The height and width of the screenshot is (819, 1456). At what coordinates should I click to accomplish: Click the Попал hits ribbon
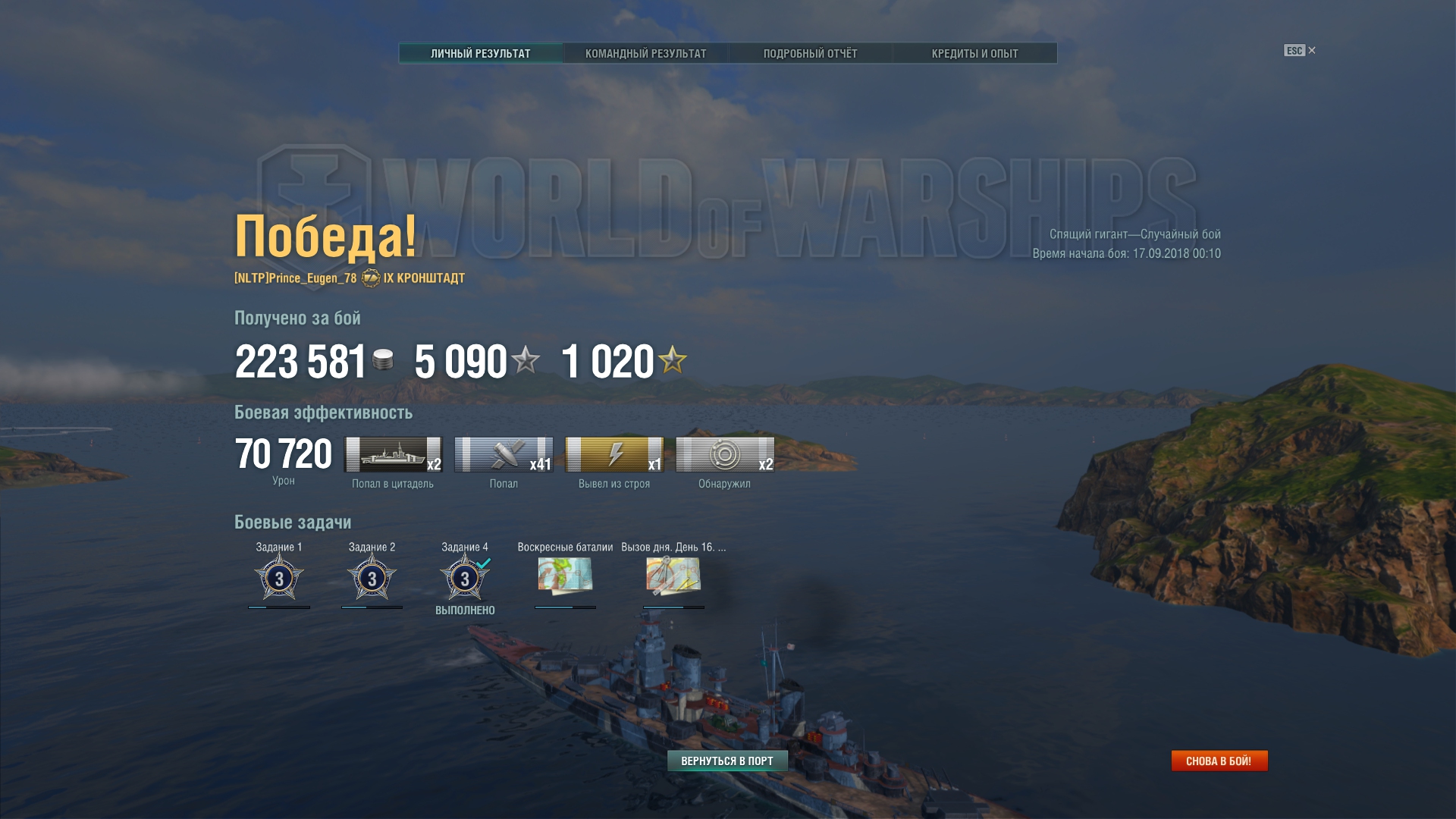click(x=504, y=454)
